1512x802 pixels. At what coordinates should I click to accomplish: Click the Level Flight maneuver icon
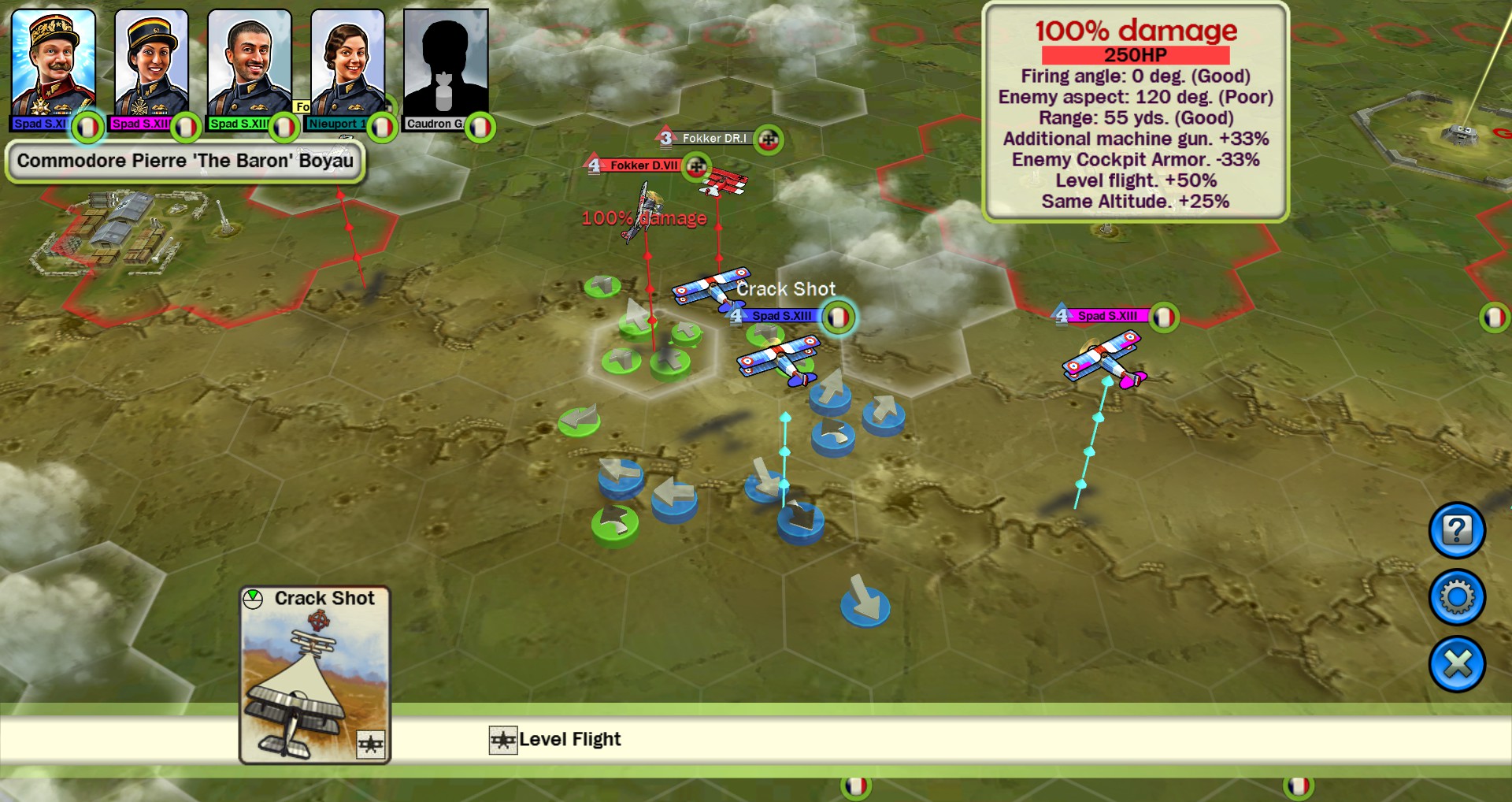click(503, 741)
